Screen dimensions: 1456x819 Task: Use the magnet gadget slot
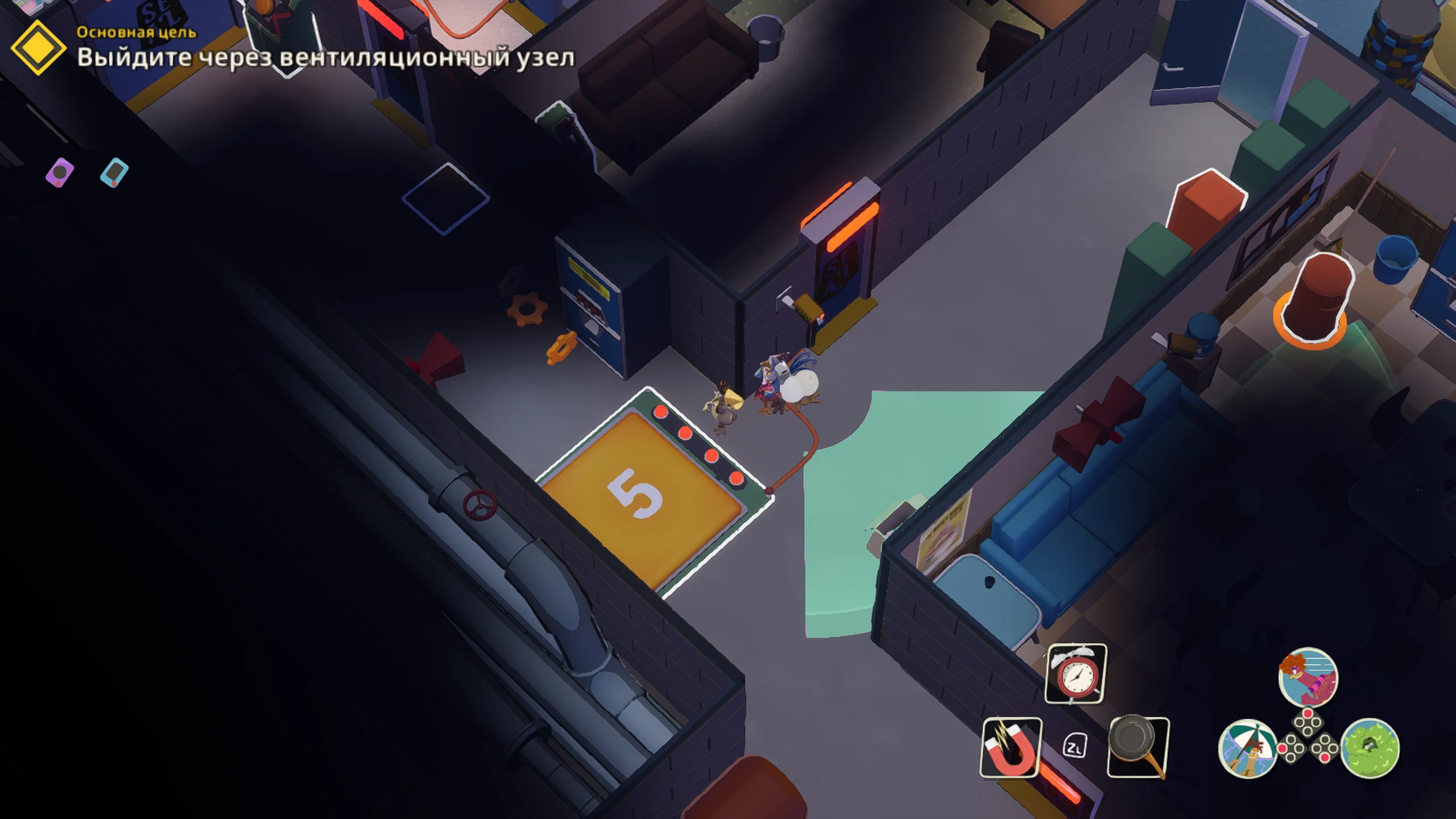tap(1011, 747)
